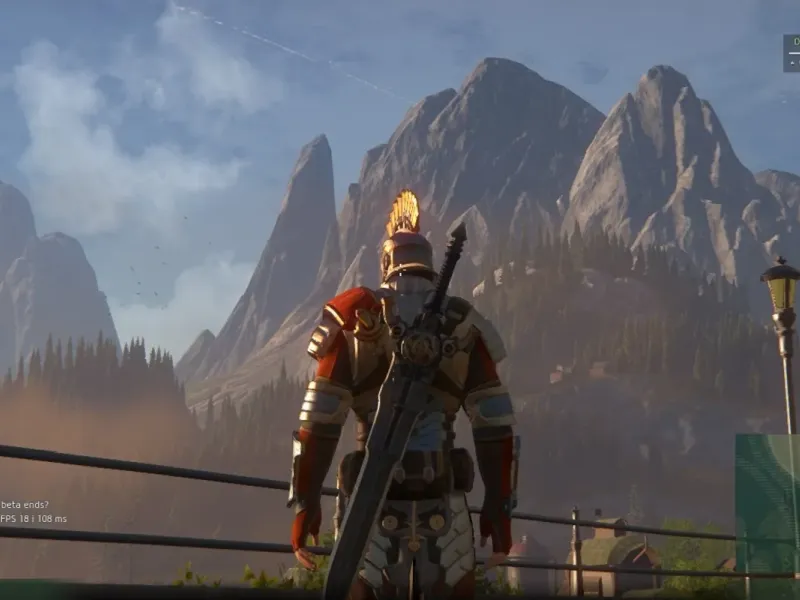The width and height of the screenshot is (800, 600).
Task: Select the dark tracker panel under the sky
Action: pos(791,53)
